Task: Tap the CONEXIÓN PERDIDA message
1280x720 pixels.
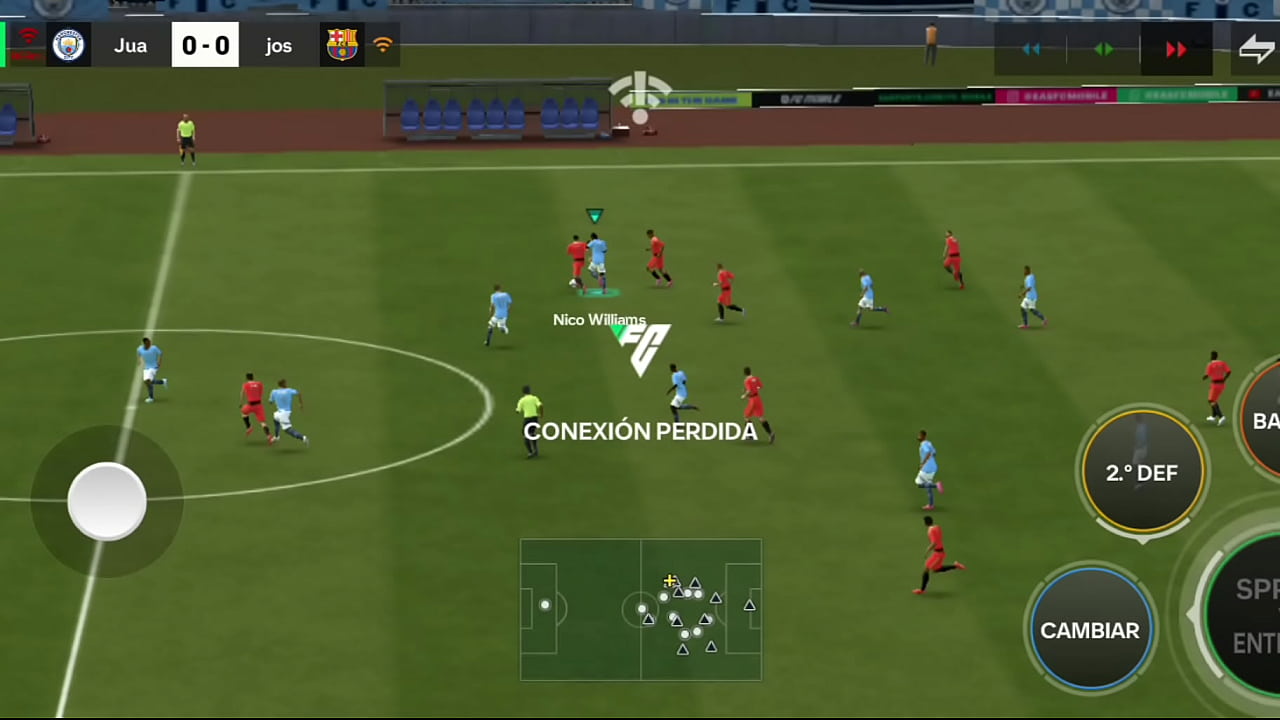Action: 640,431
